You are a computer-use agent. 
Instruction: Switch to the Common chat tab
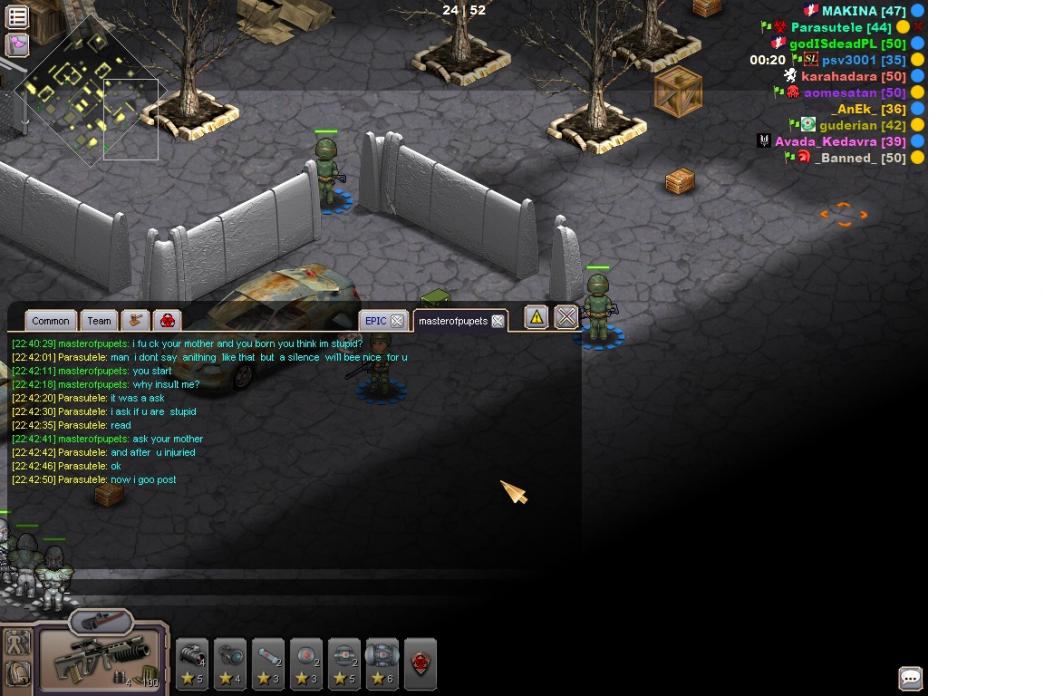click(50, 321)
